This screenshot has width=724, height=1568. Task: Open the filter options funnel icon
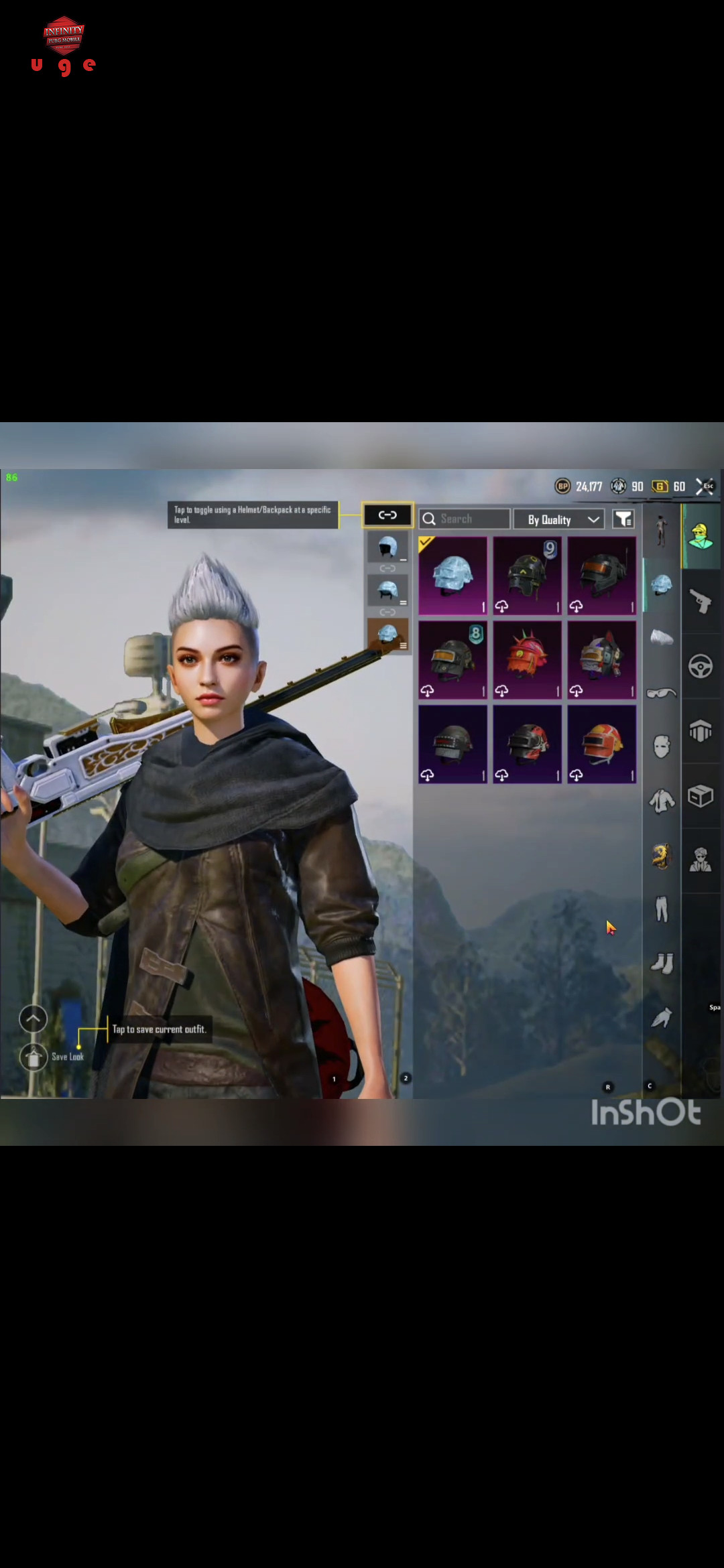pos(623,519)
